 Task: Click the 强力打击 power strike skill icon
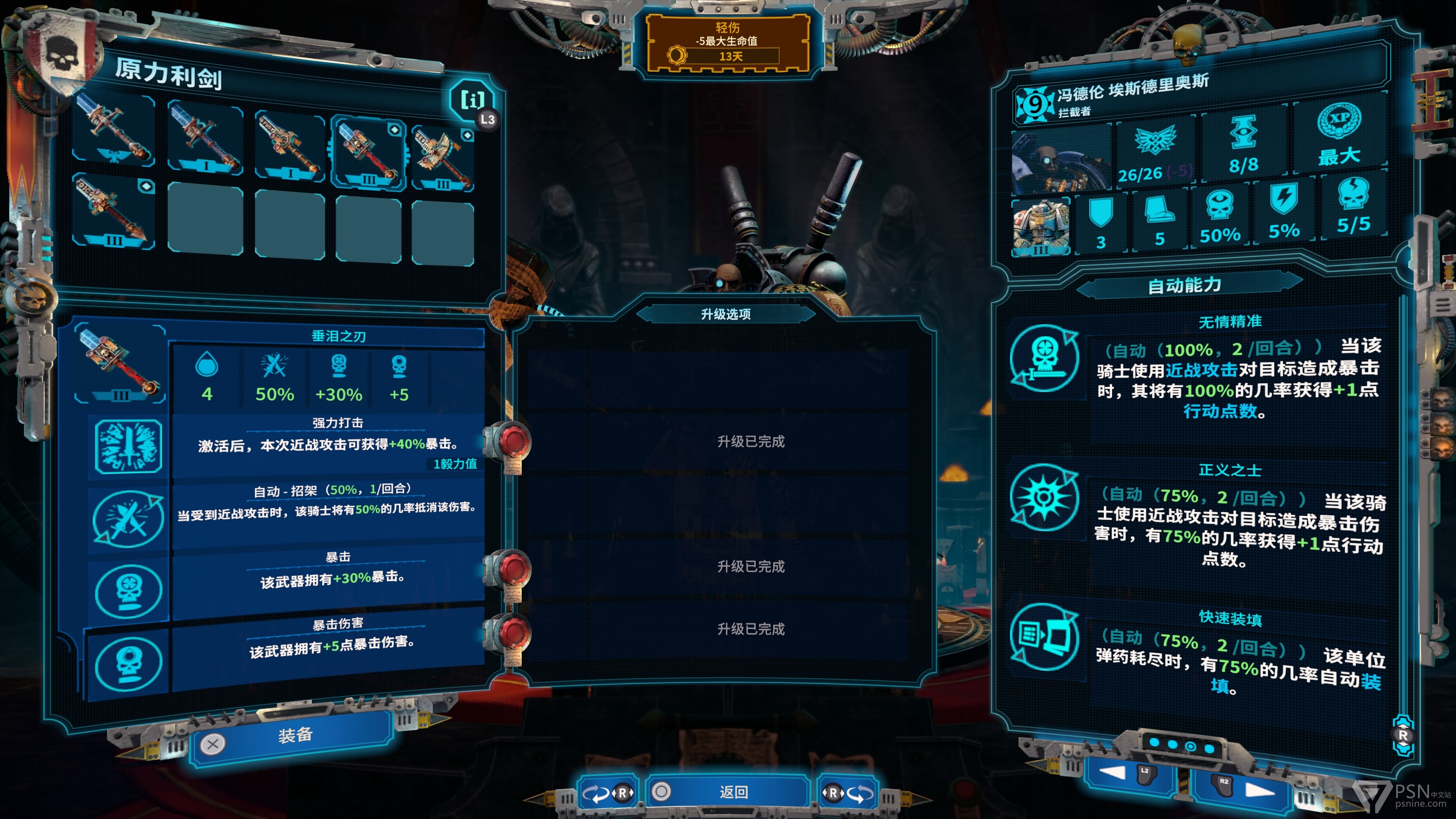[128, 447]
